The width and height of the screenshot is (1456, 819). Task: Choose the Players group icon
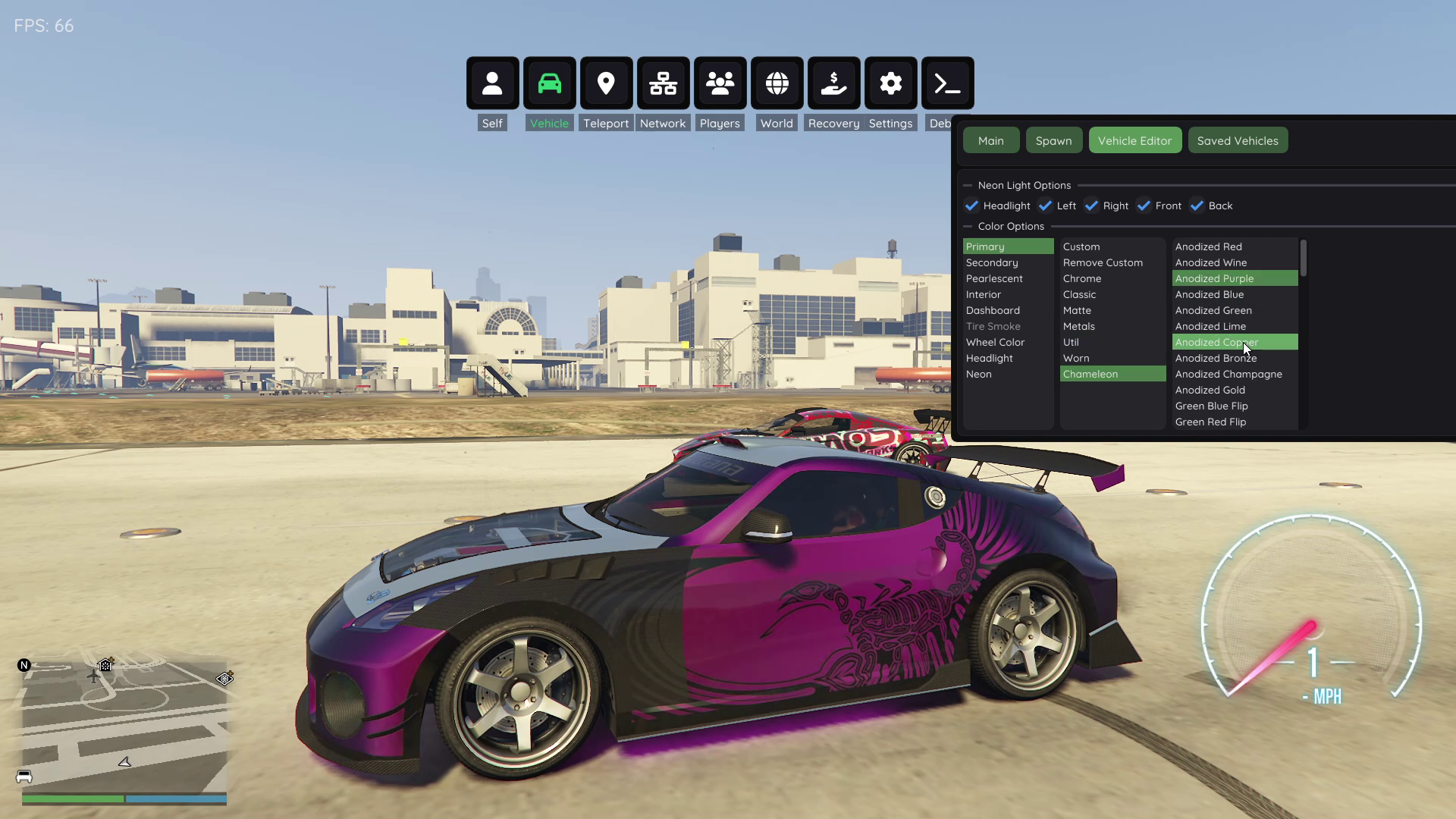tap(720, 83)
